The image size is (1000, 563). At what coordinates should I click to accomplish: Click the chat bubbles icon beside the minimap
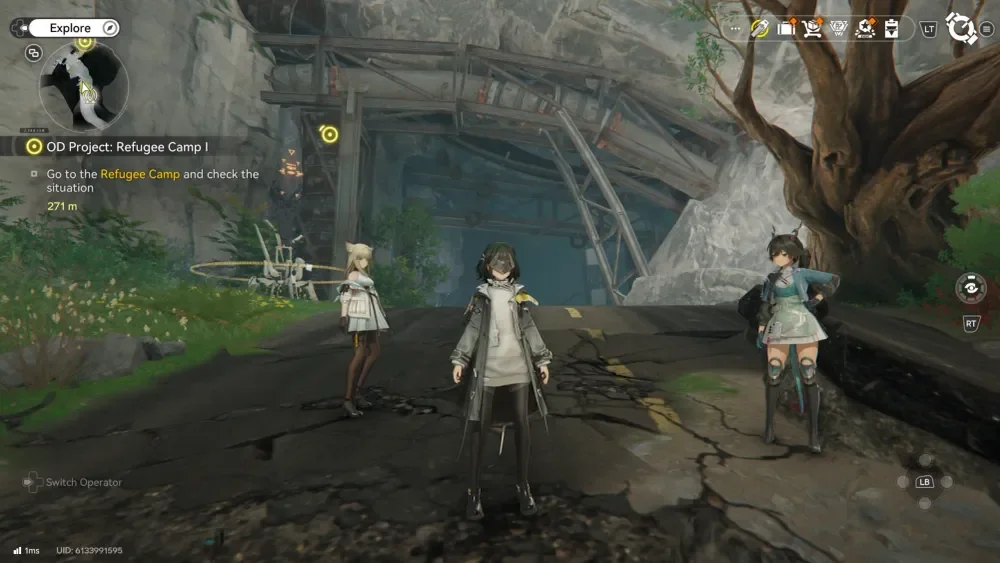(34, 53)
